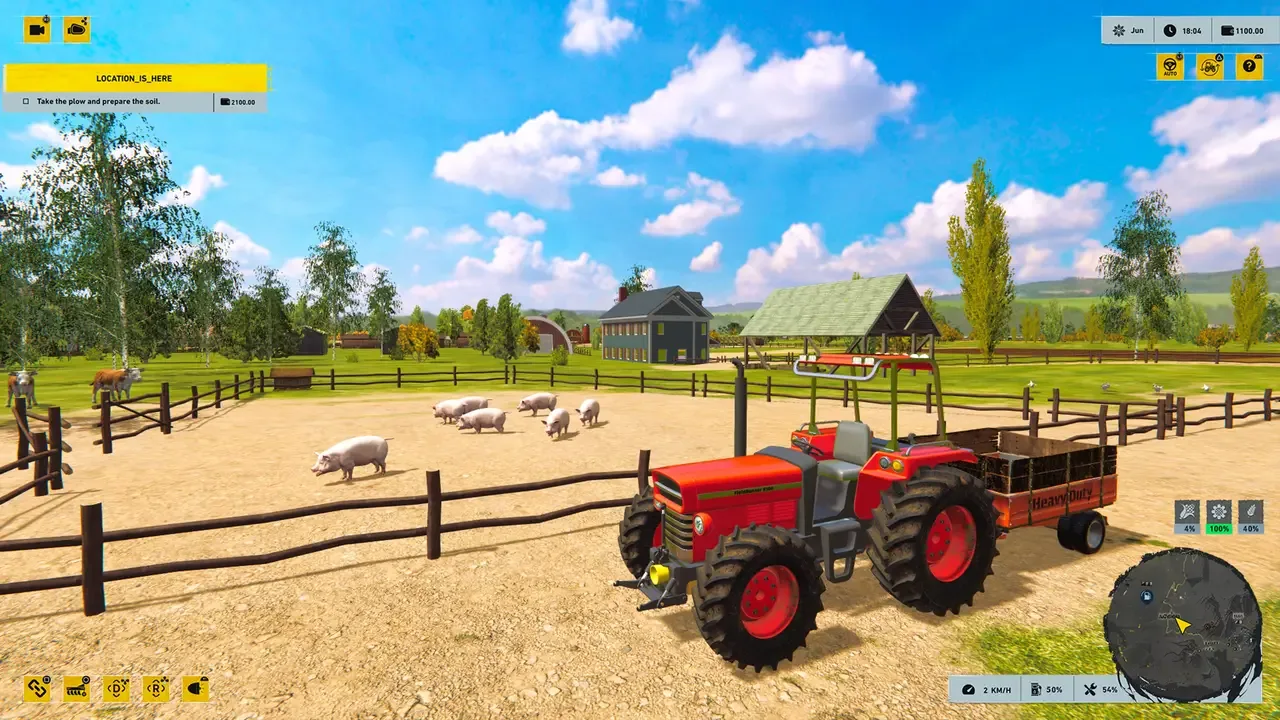Engage the Drive gear D
This screenshot has height=720, width=1280.
pyautogui.click(x=118, y=690)
